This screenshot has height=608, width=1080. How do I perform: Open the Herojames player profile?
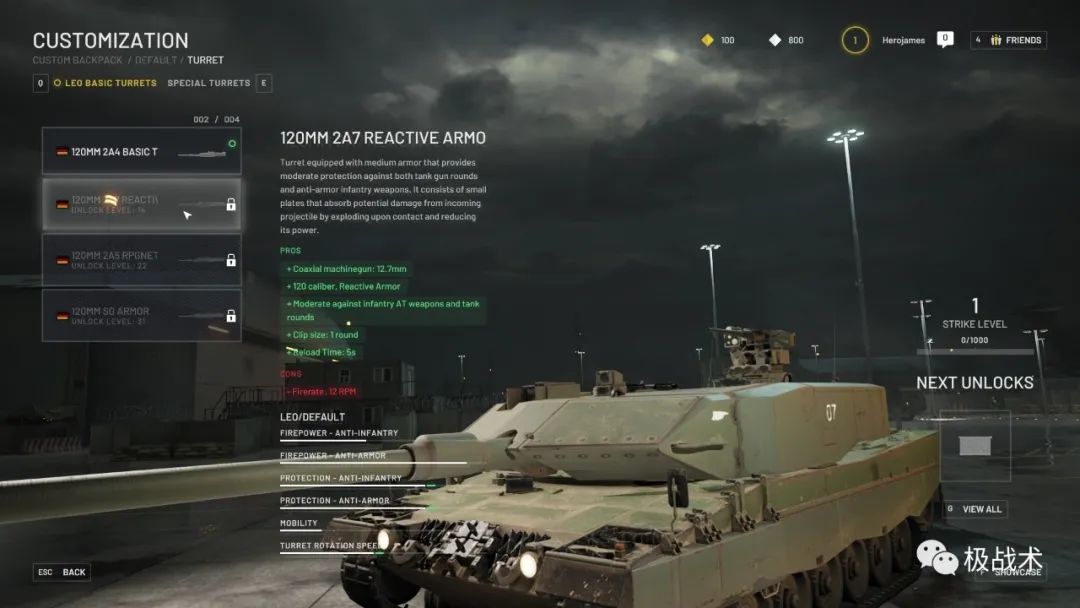(x=903, y=41)
